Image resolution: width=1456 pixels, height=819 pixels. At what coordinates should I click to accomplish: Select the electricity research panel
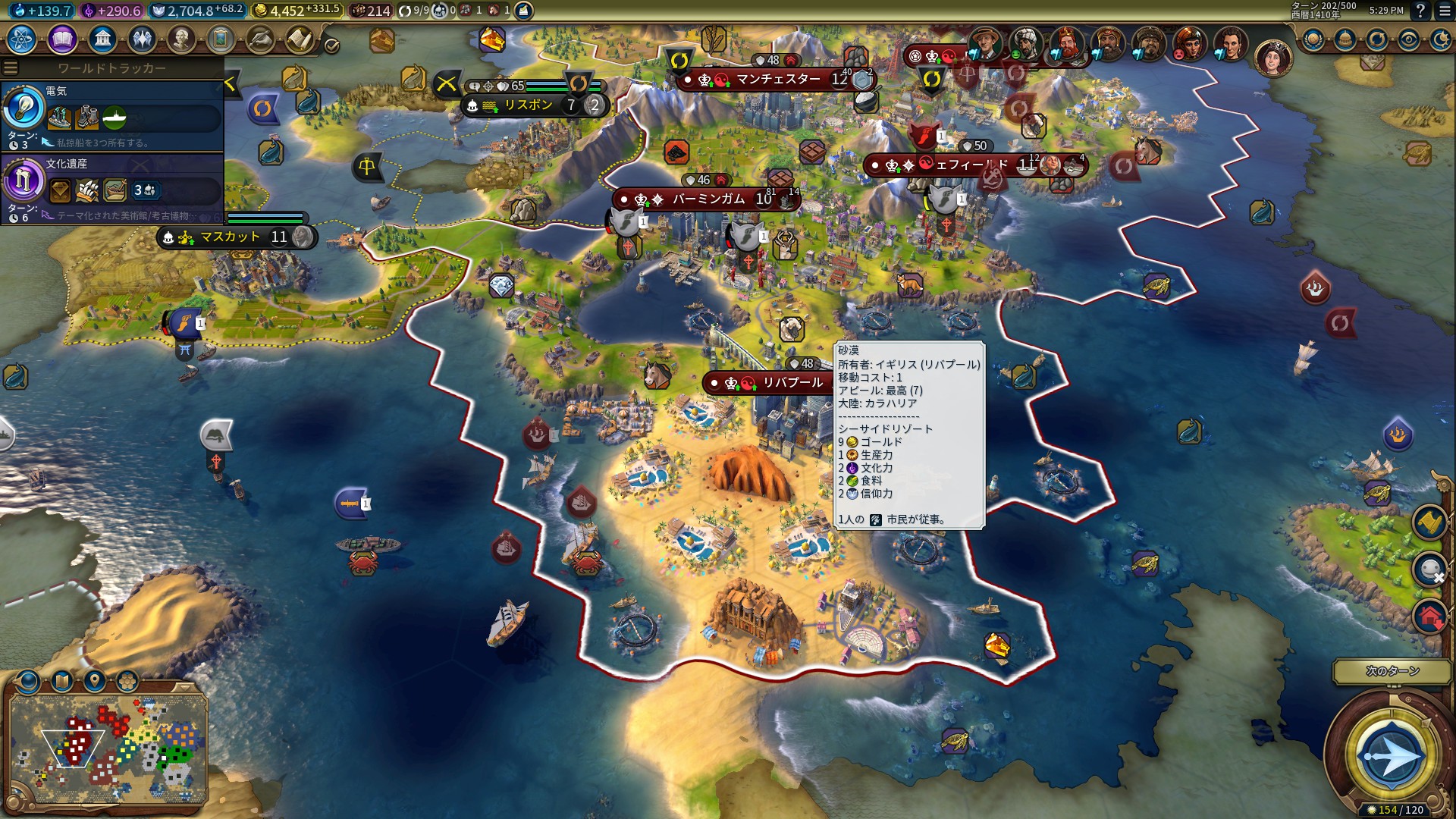112,117
